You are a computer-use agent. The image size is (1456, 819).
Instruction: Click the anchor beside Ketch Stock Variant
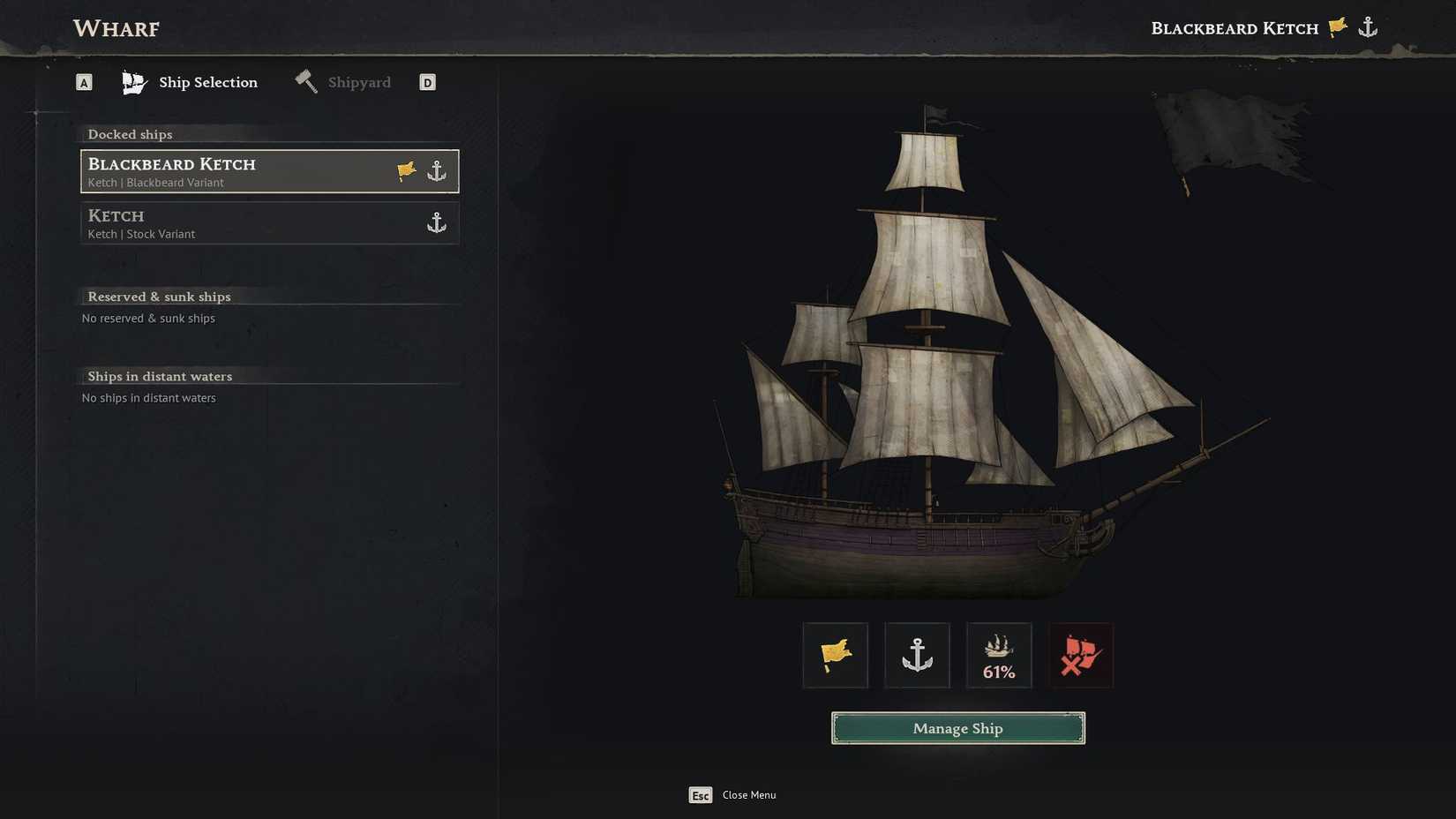(436, 222)
